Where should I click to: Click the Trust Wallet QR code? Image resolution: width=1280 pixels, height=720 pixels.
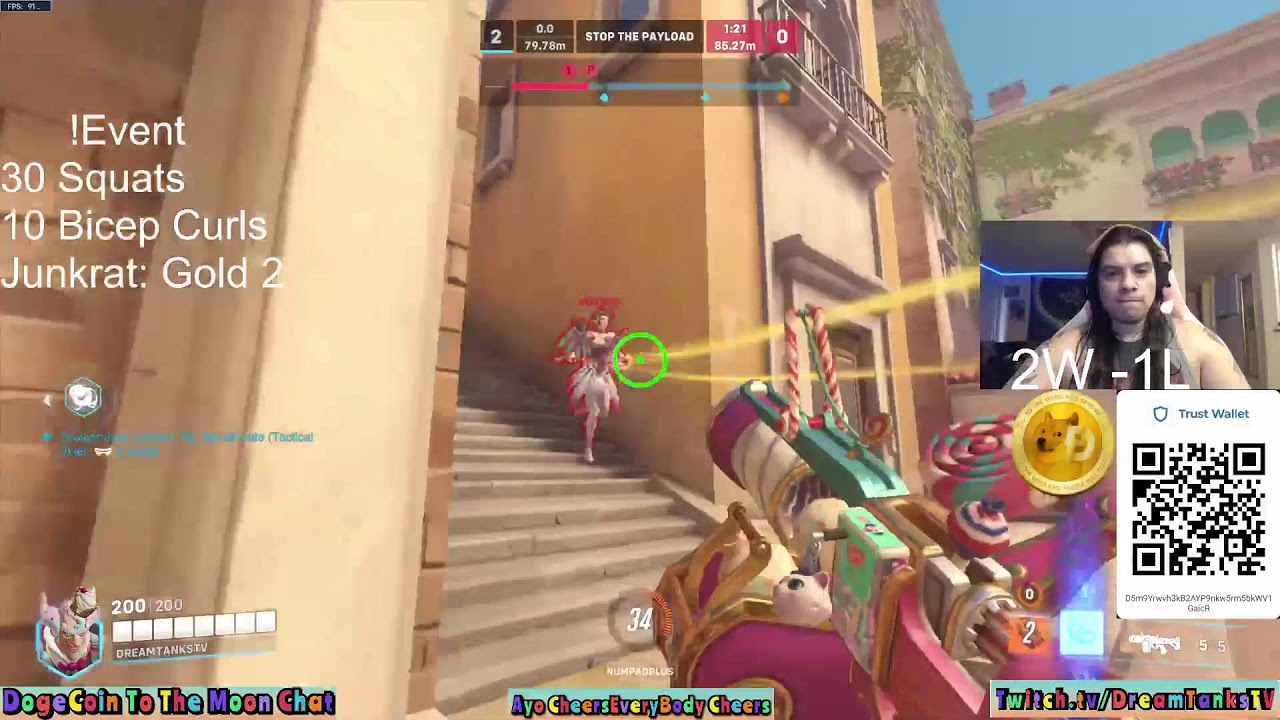[x=1197, y=509]
